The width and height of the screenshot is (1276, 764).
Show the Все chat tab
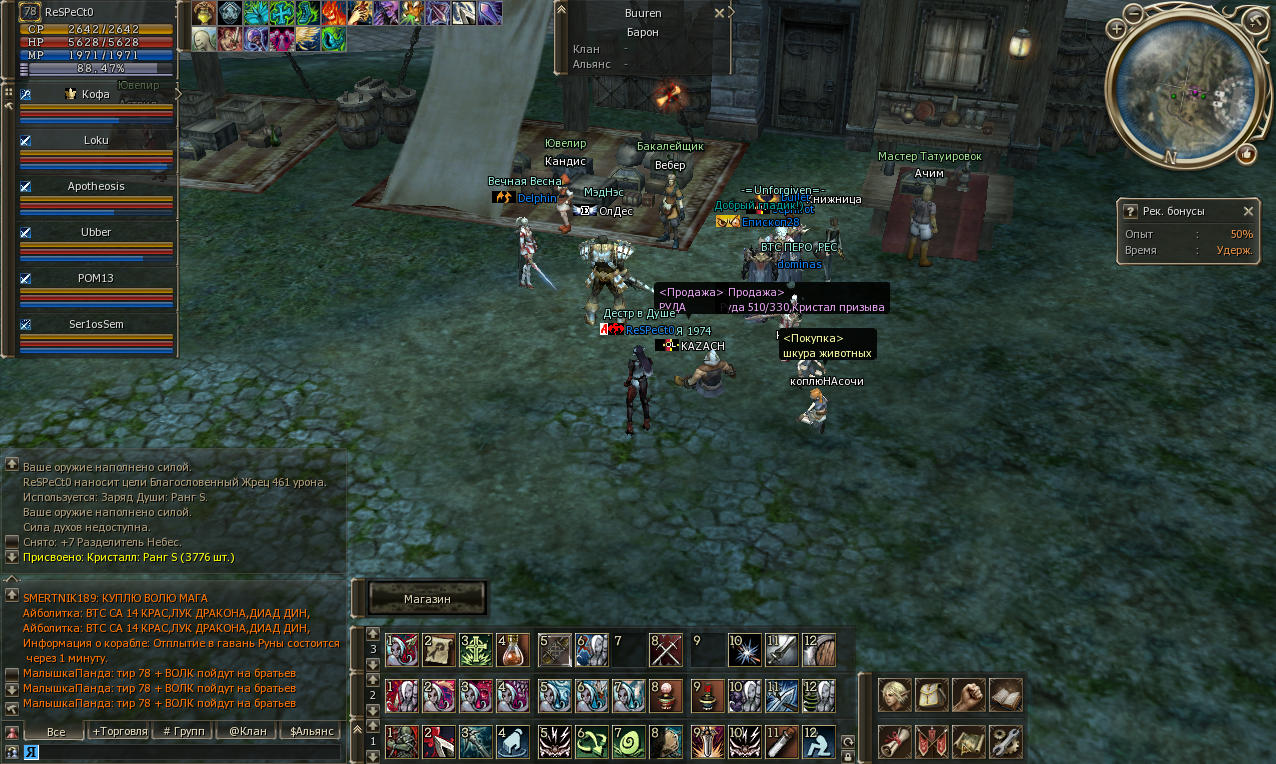[x=56, y=732]
